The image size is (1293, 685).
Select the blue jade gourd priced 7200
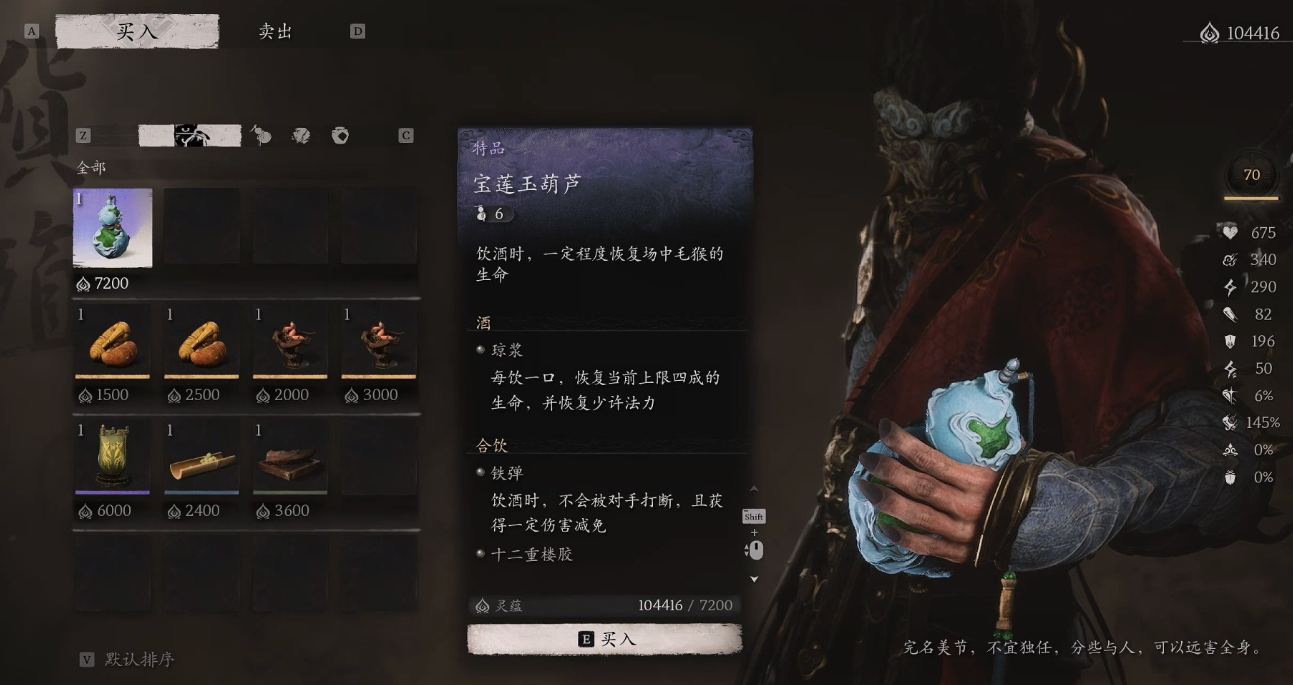[x=113, y=228]
